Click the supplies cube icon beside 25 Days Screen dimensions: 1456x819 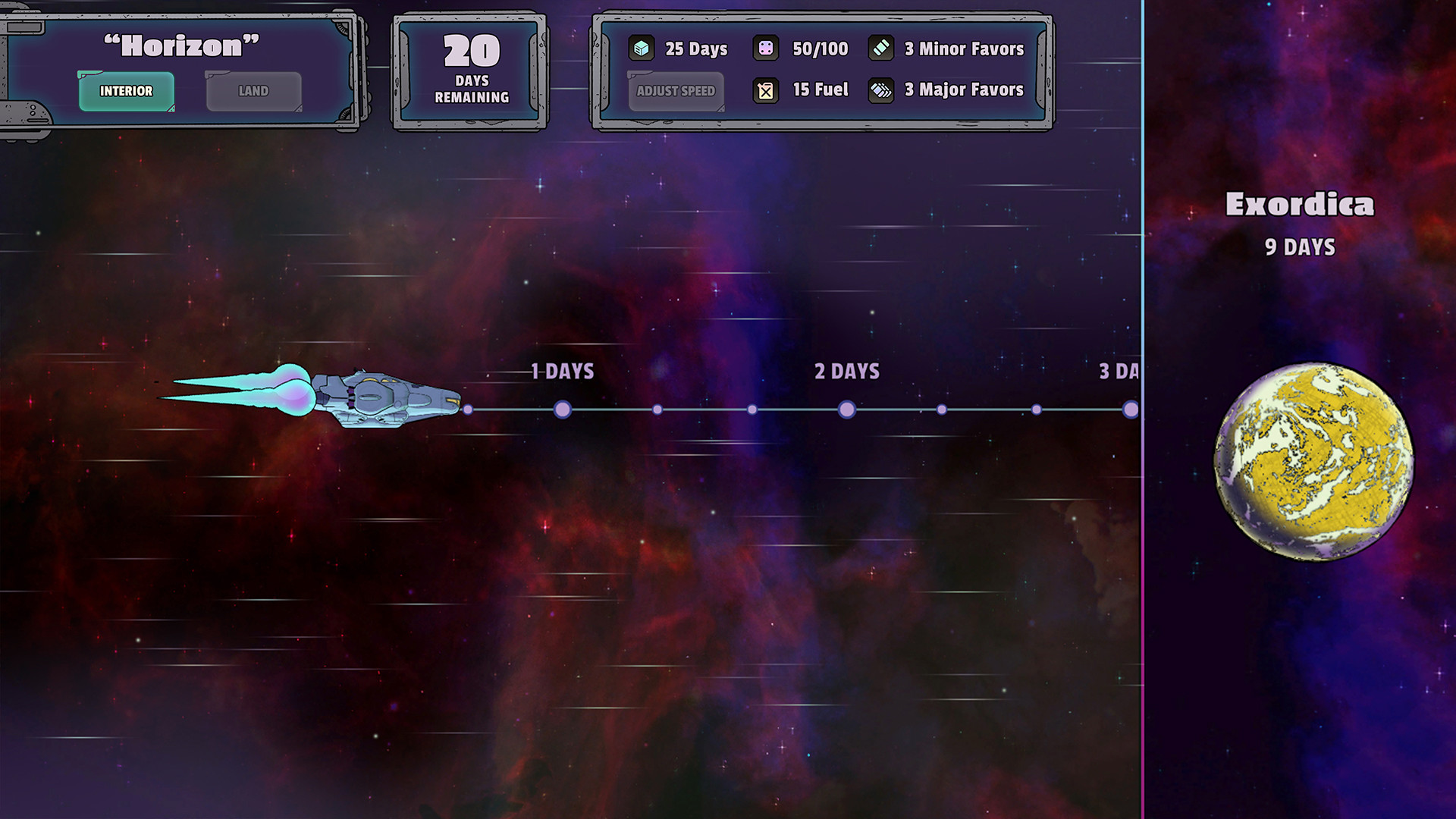642,49
